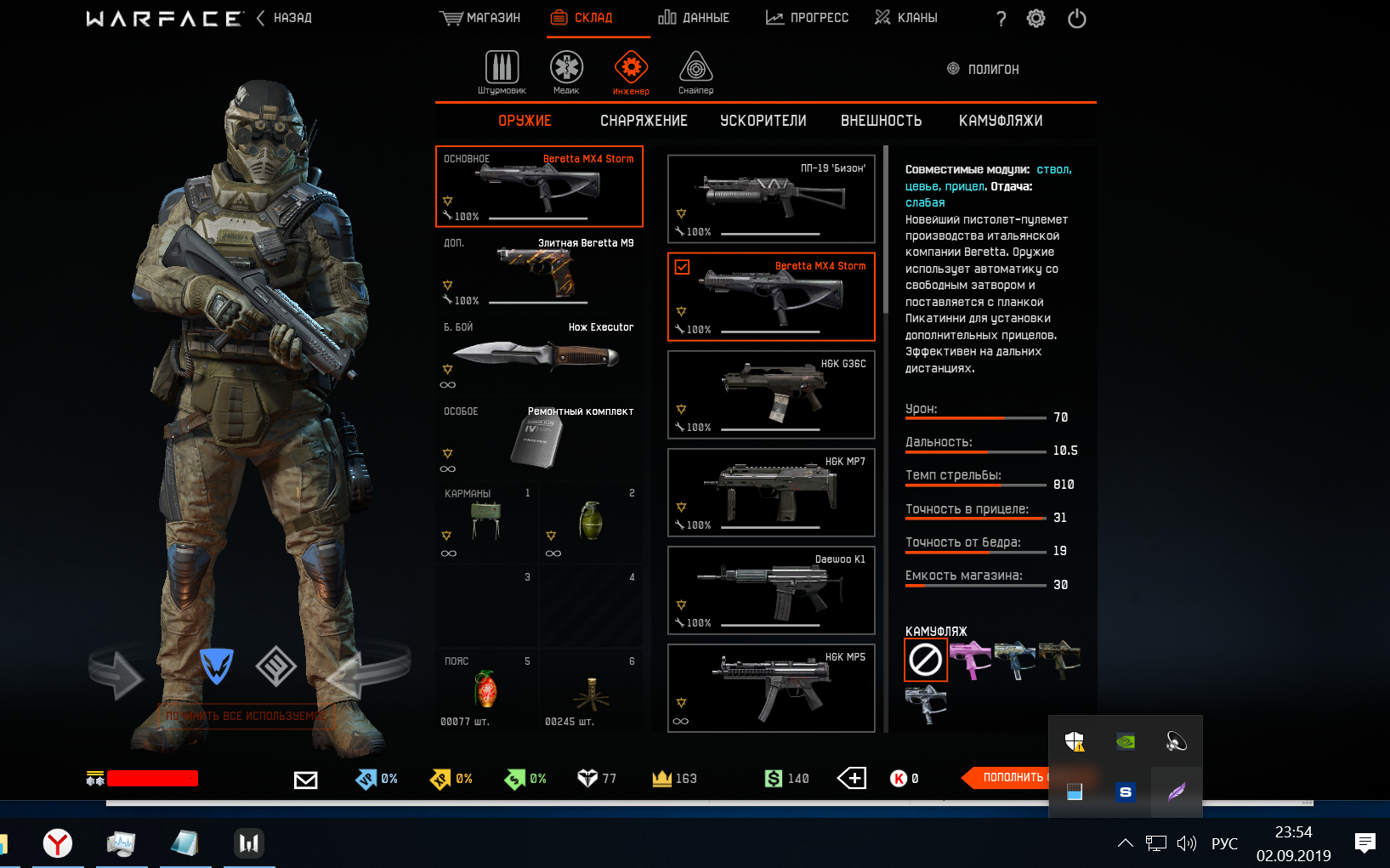Select the Снайпер class
The image size is (1390, 868).
coord(695,71)
